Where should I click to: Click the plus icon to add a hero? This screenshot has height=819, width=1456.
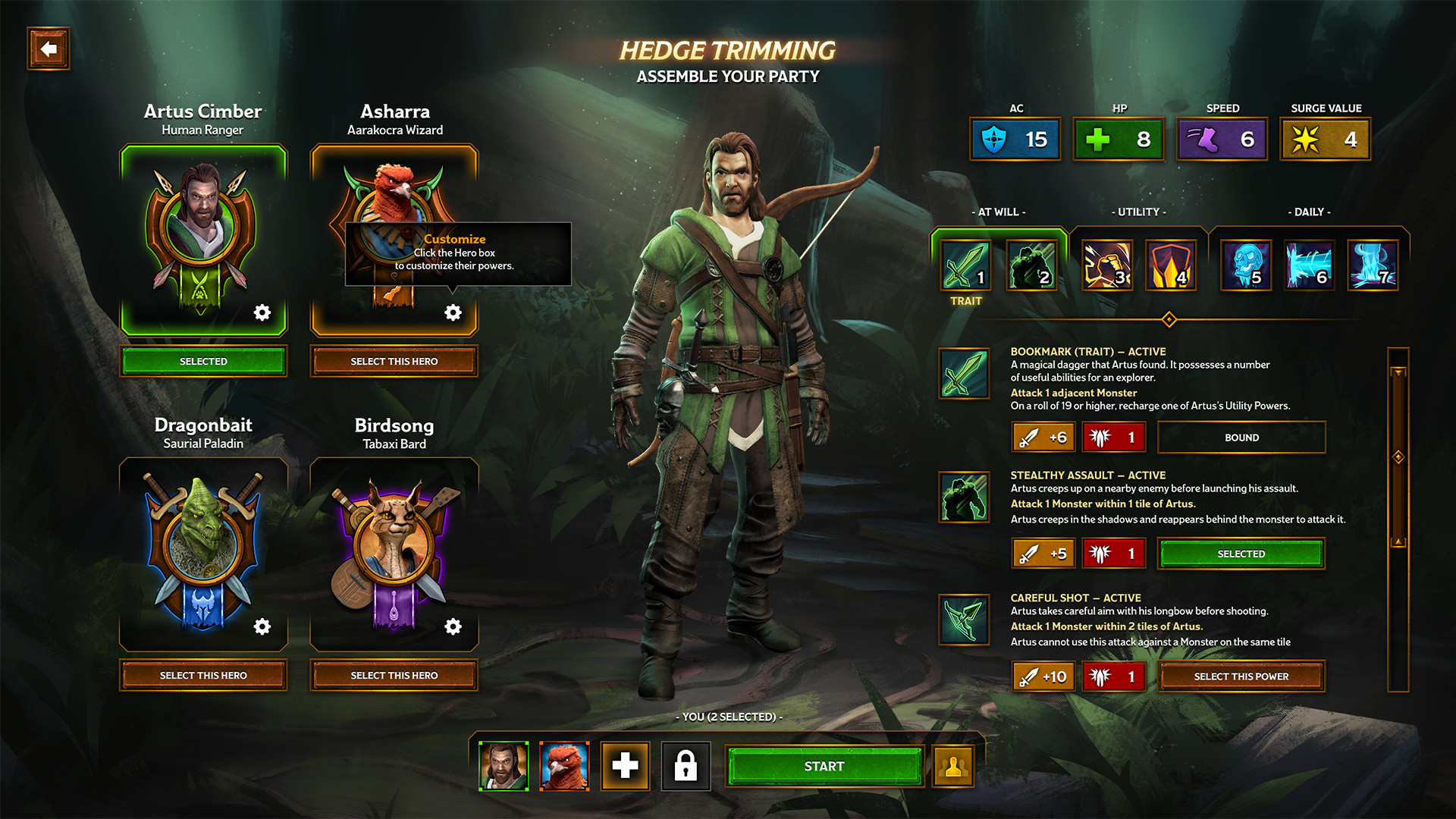625,766
